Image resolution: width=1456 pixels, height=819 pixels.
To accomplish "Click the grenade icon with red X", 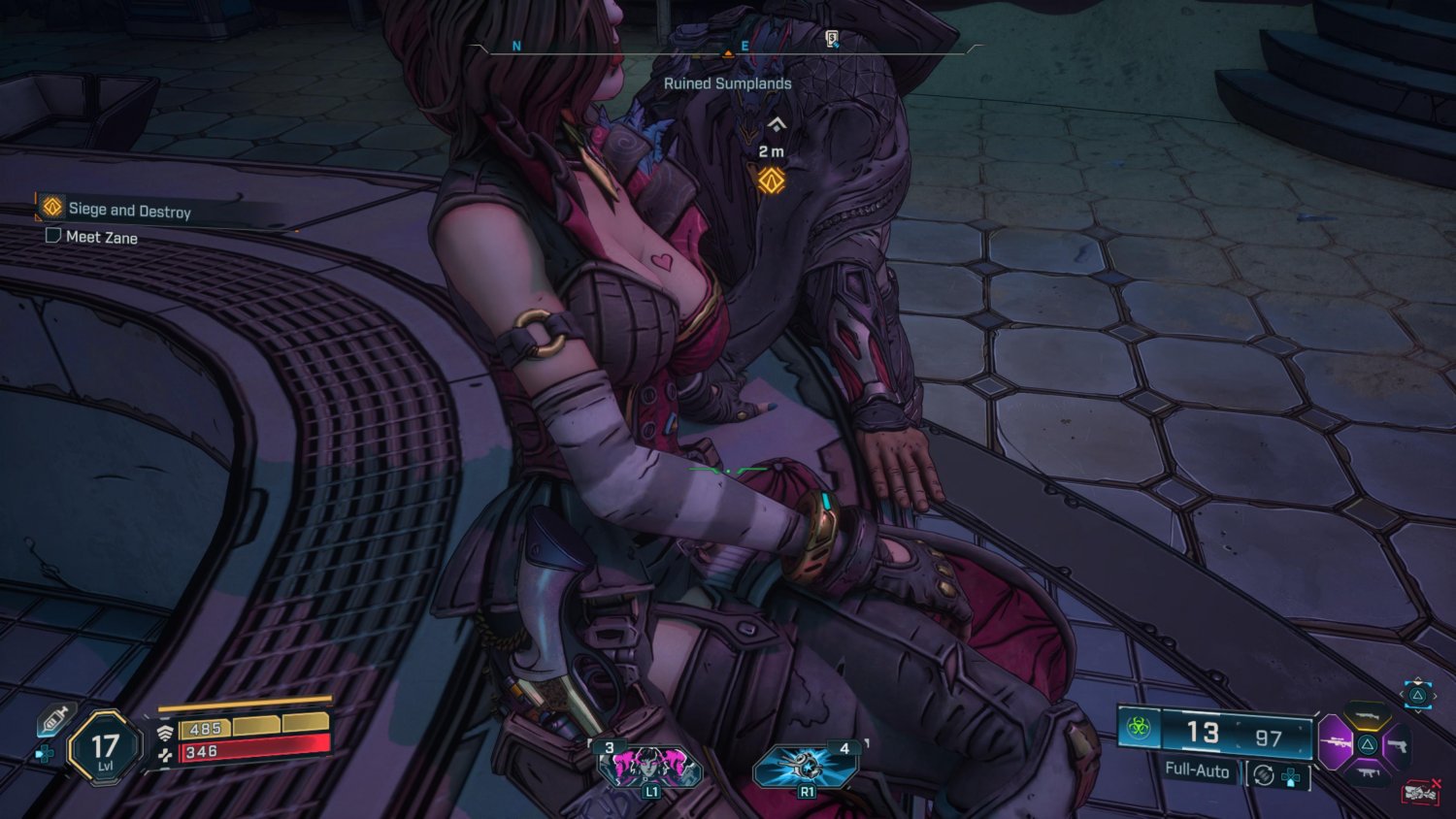I will click(x=1419, y=790).
